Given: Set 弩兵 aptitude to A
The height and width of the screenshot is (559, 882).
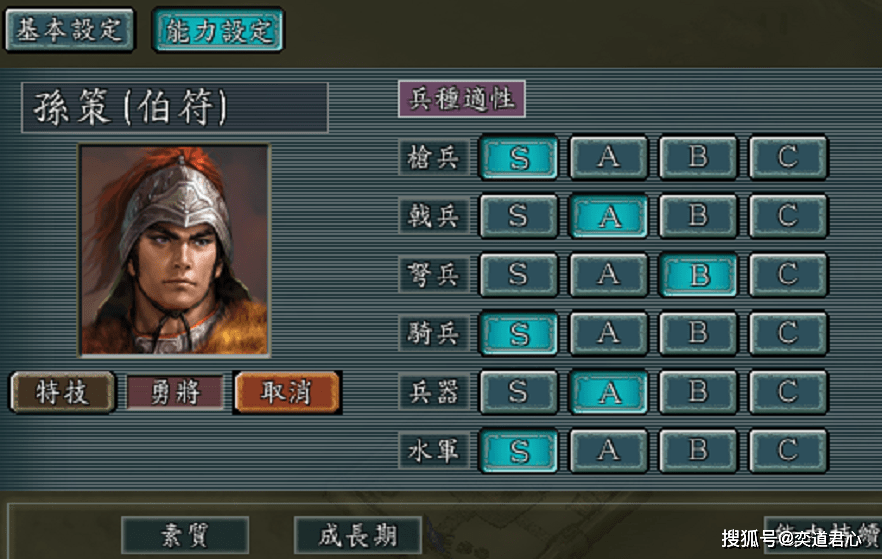Looking at the screenshot, I should pyautogui.click(x=608, y=275).
